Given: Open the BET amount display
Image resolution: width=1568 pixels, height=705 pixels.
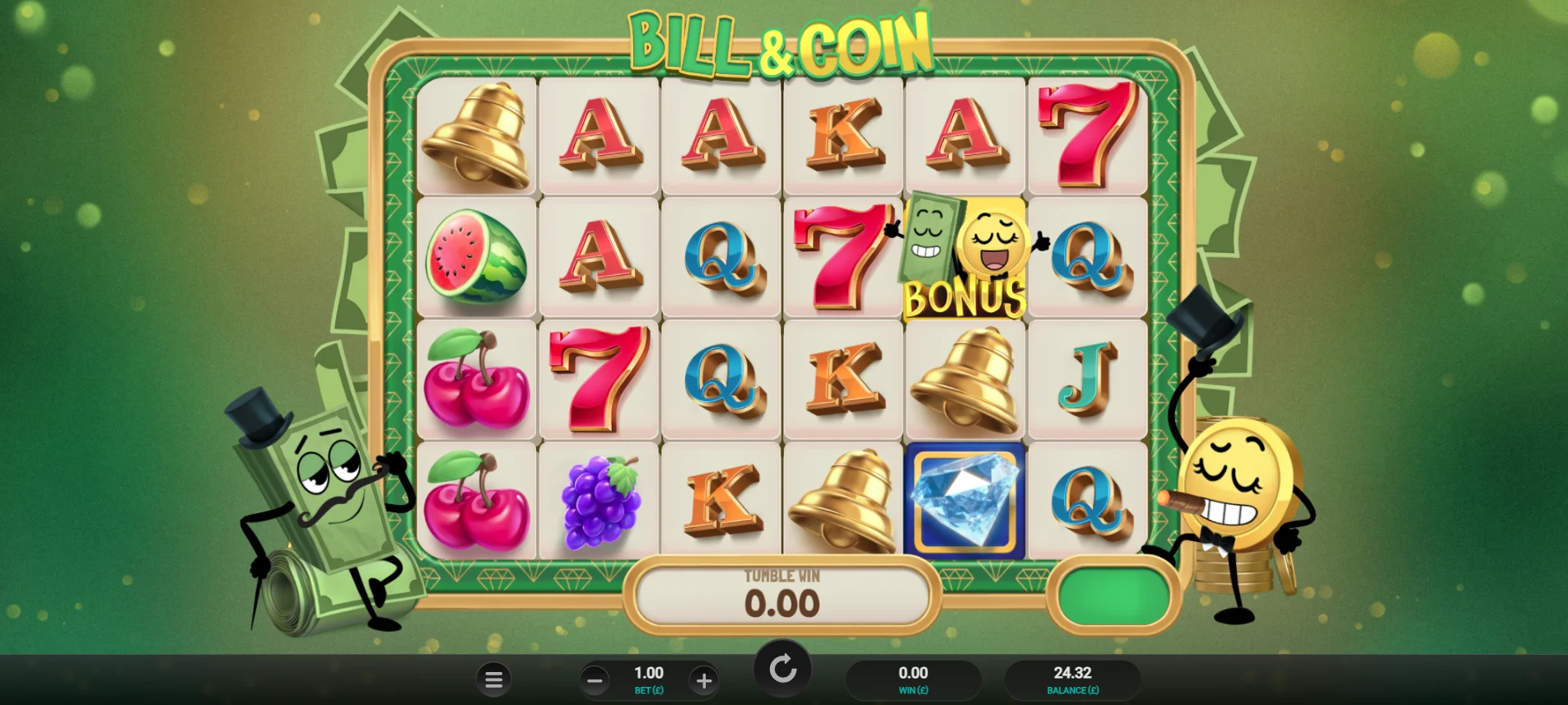Looking at the screenshot, I should (x=649, y=679).
